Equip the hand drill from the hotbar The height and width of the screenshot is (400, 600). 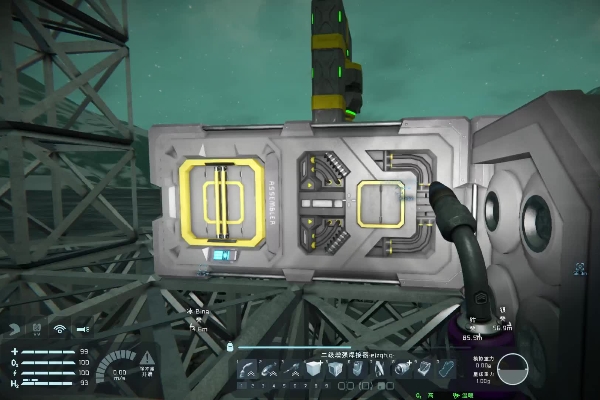290,368
